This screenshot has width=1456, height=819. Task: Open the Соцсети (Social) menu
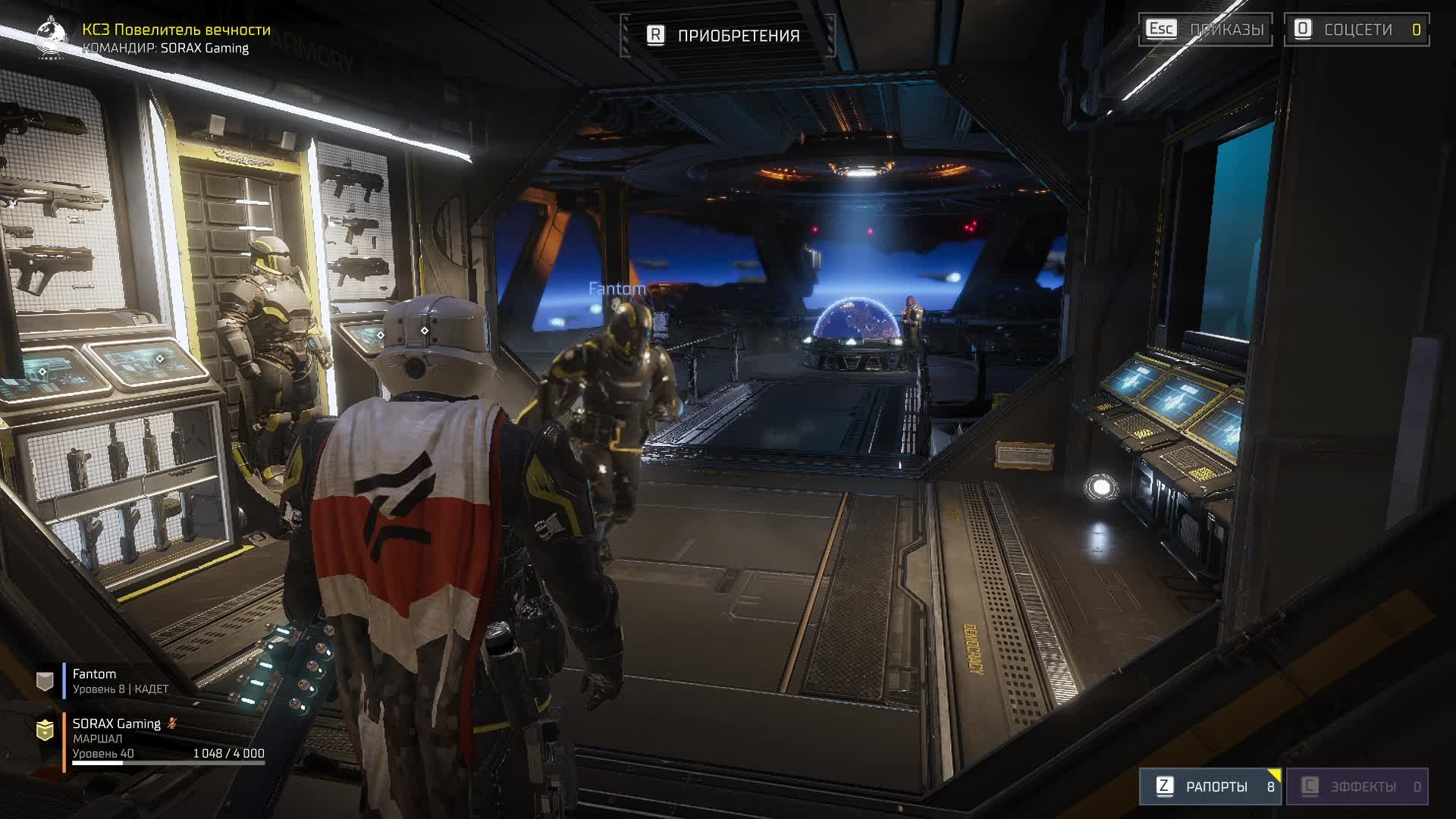1356,30
